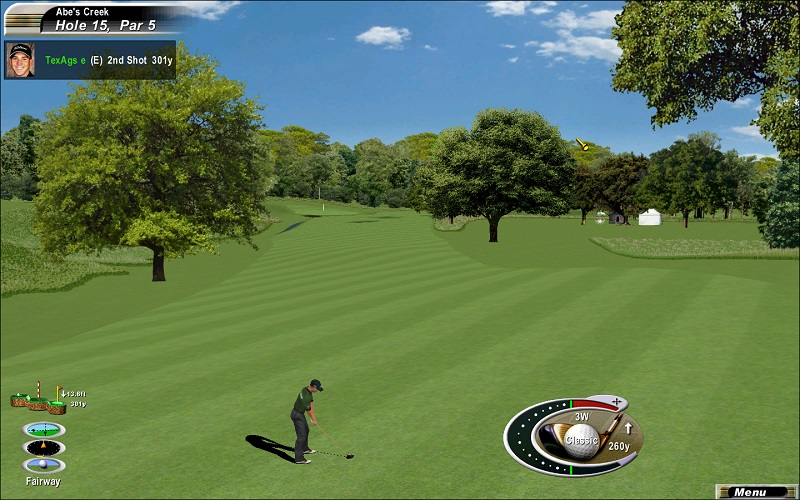Click the Classic golf ball swing button
This screenshot has height=500, width=800.
pyautogui.click(x=581, y=439)
